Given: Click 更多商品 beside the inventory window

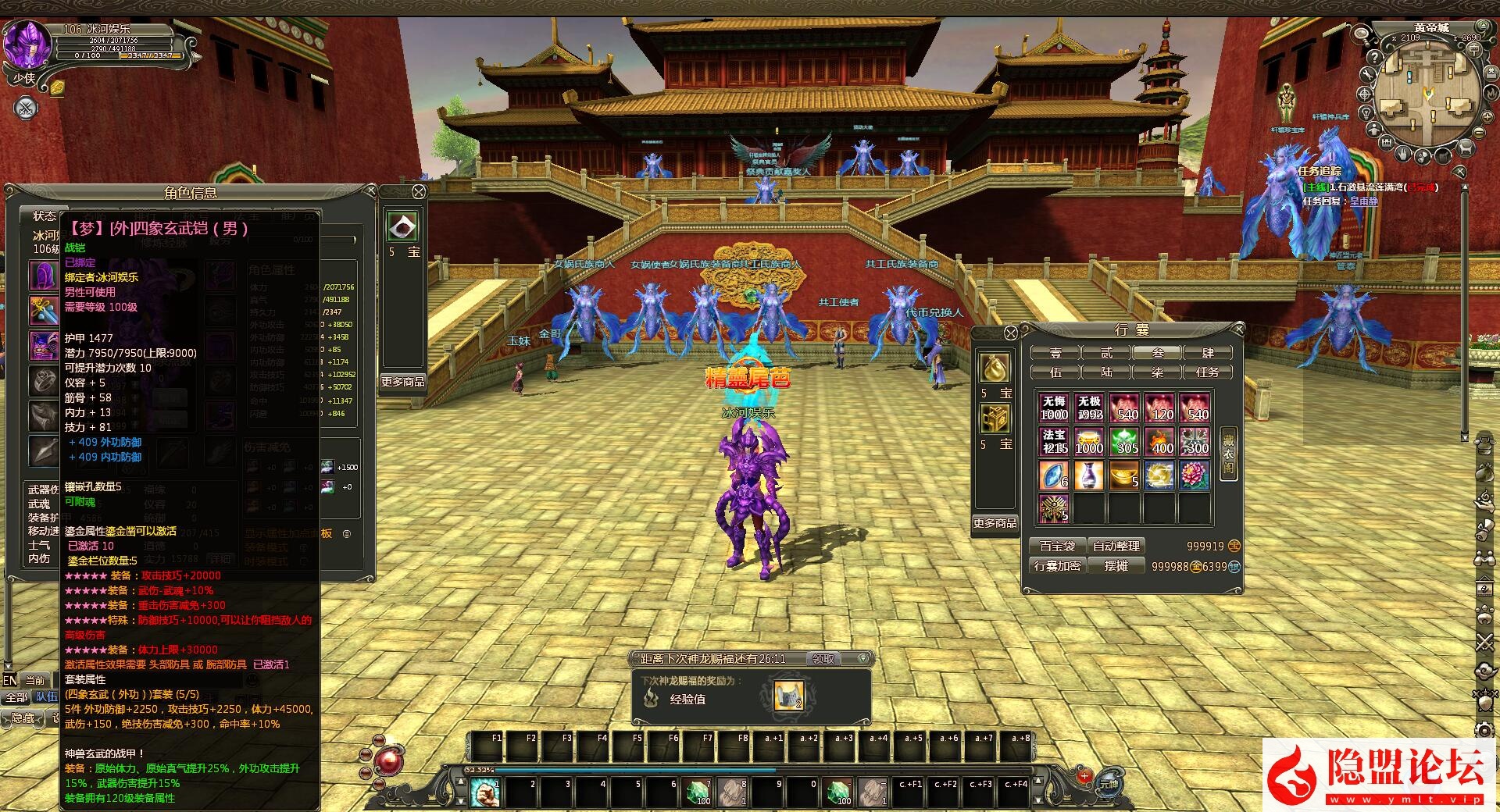Looking at the screenshot, I should [995, 523].
